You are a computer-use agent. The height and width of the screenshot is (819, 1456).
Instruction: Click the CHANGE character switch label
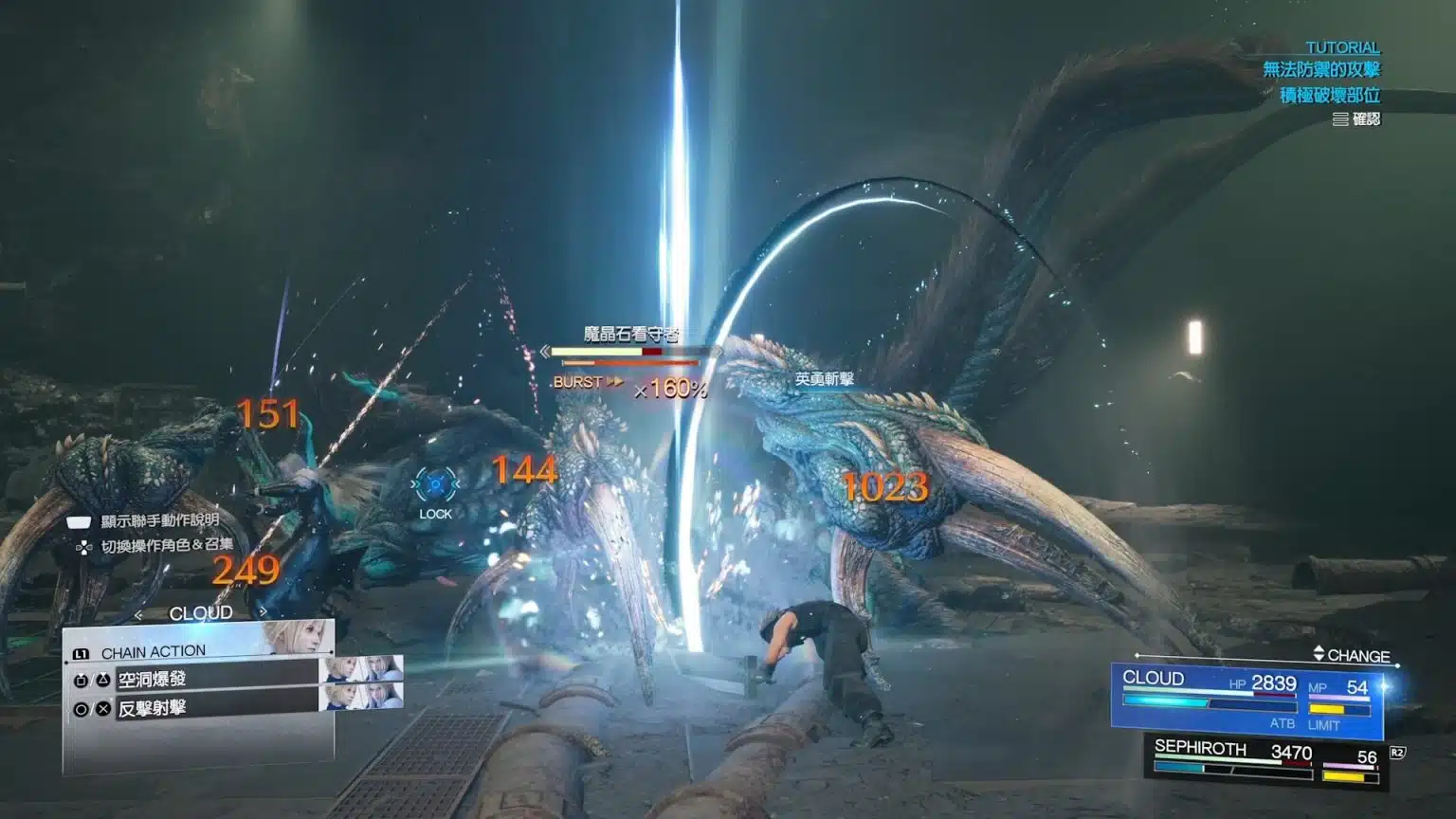[x=1352, y=656]
